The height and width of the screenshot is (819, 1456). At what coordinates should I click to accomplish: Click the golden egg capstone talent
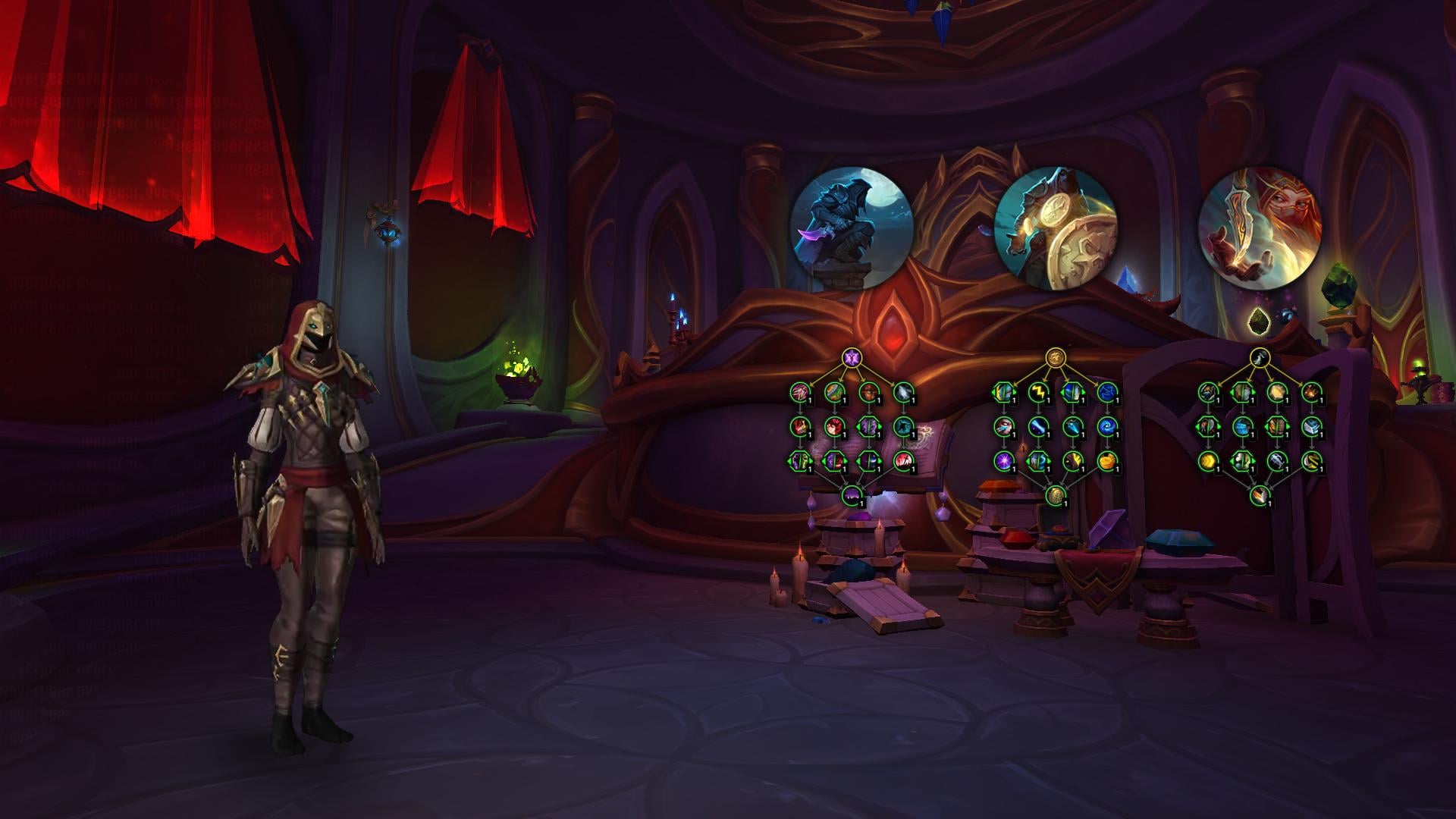1055,495
